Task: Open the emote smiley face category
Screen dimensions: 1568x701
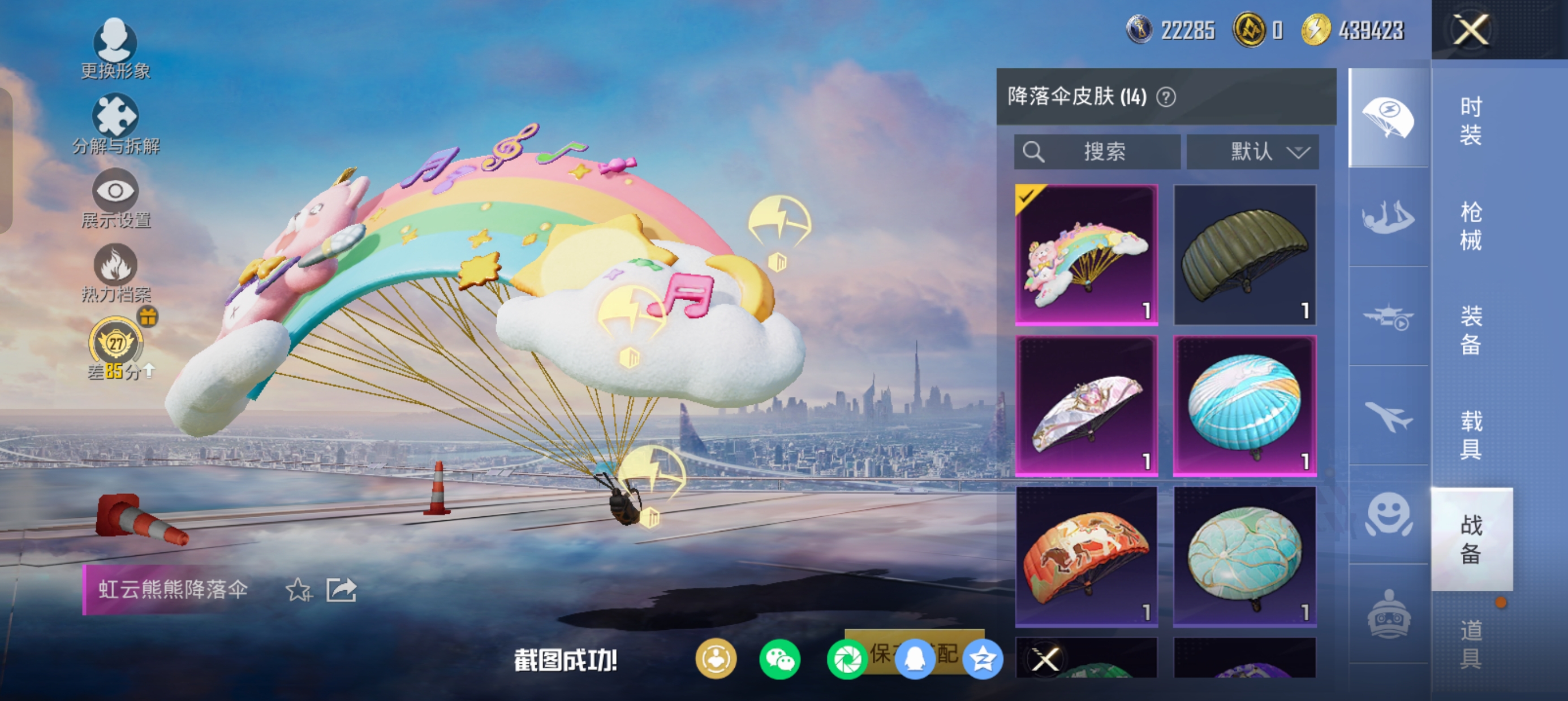Action: (x=1388, y=514)
